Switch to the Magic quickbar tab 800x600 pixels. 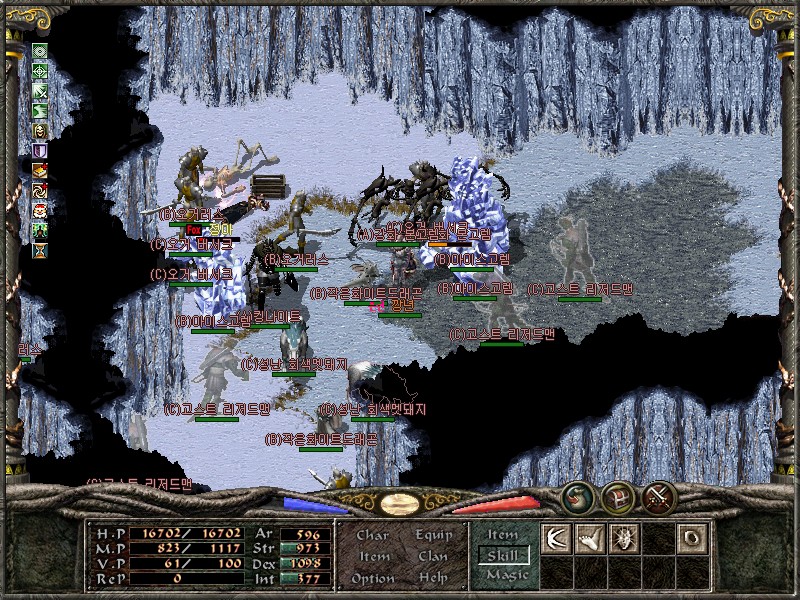tap(502, 575)
